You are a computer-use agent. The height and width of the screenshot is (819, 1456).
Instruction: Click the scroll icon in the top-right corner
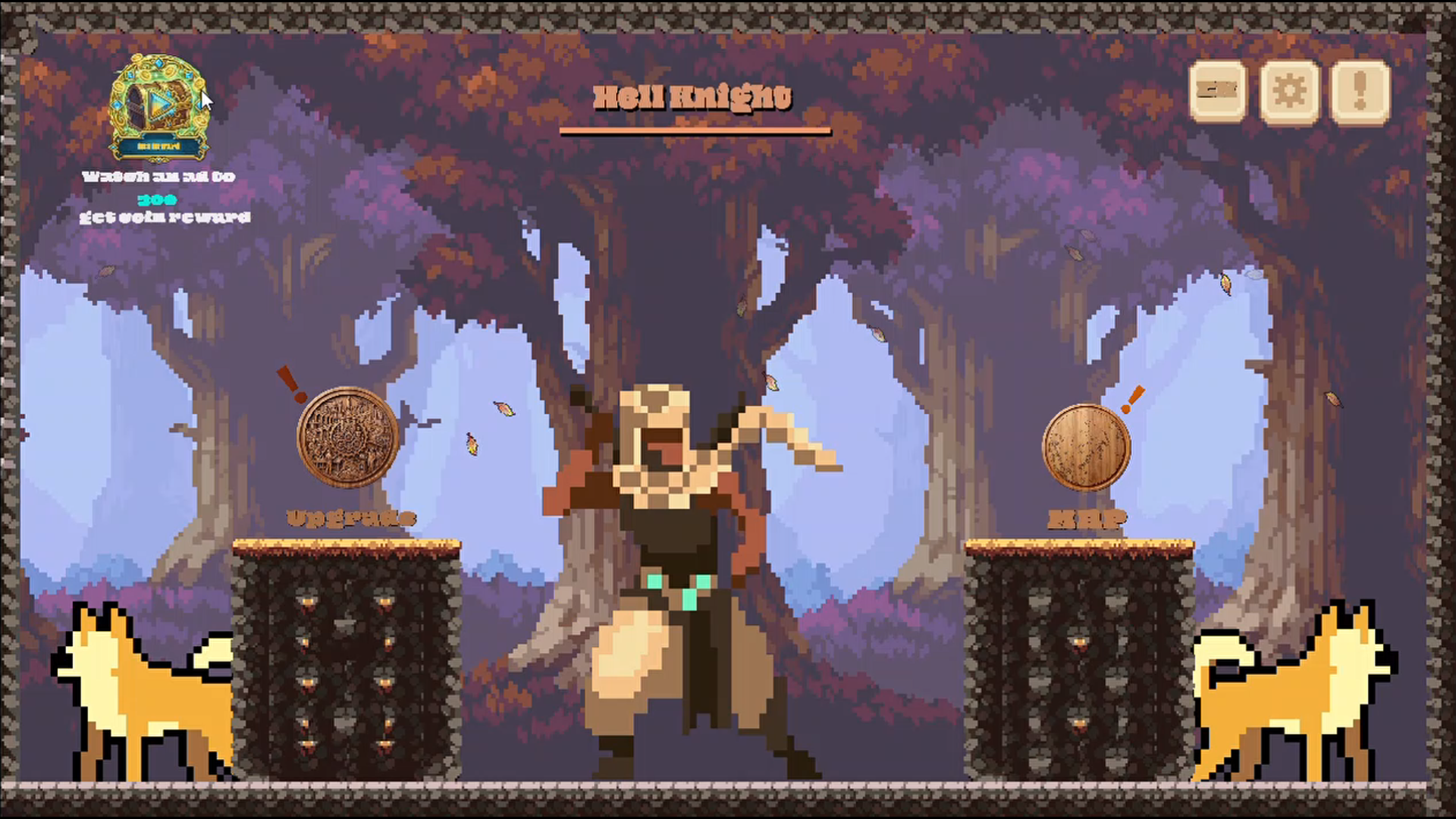[1218, 91]
